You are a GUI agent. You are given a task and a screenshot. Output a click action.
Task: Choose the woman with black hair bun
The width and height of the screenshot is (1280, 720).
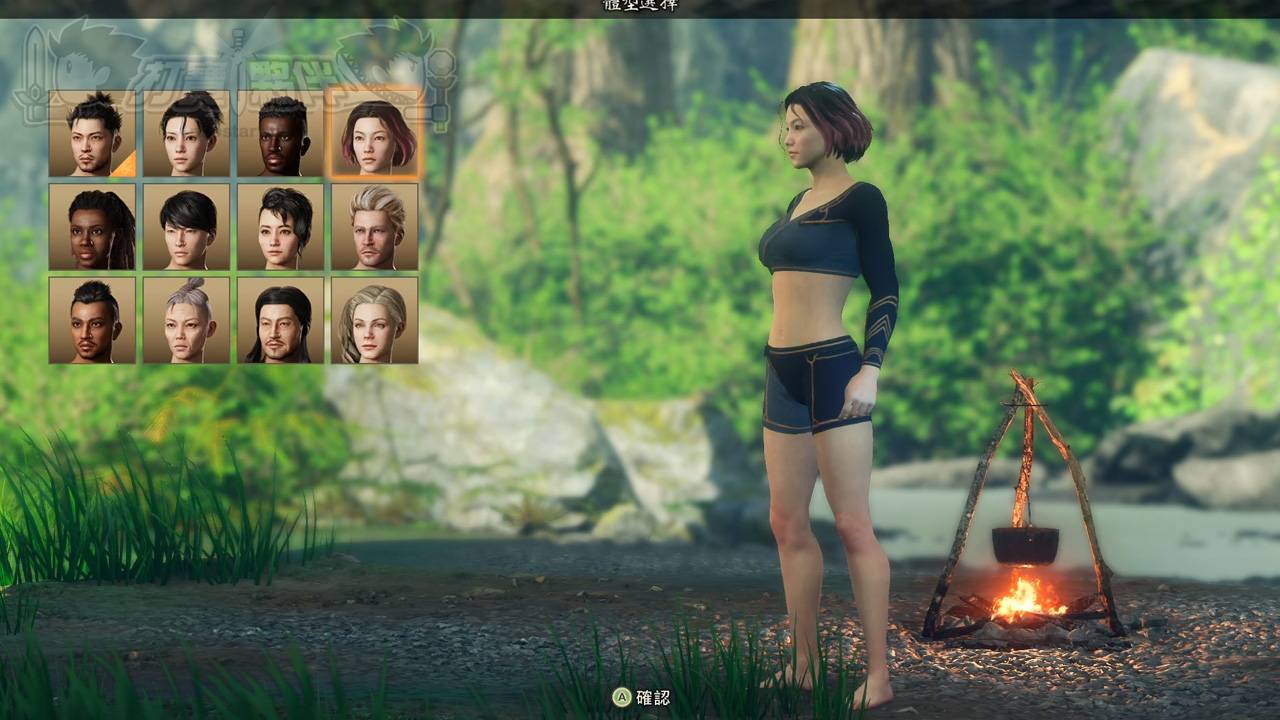click(x=186, y=133)
